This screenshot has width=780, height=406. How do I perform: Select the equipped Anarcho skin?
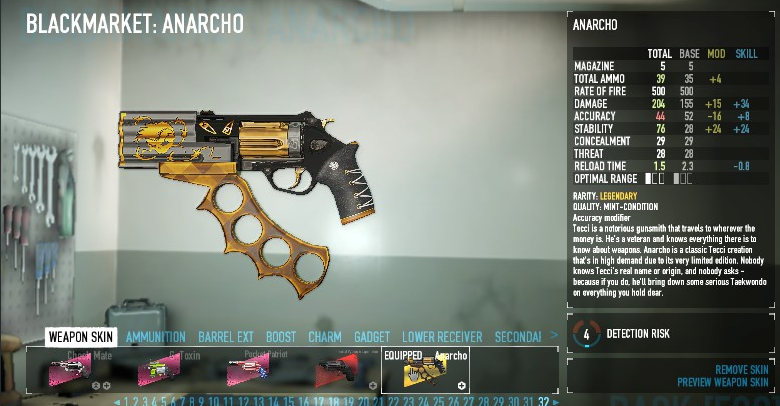point(425,370)
